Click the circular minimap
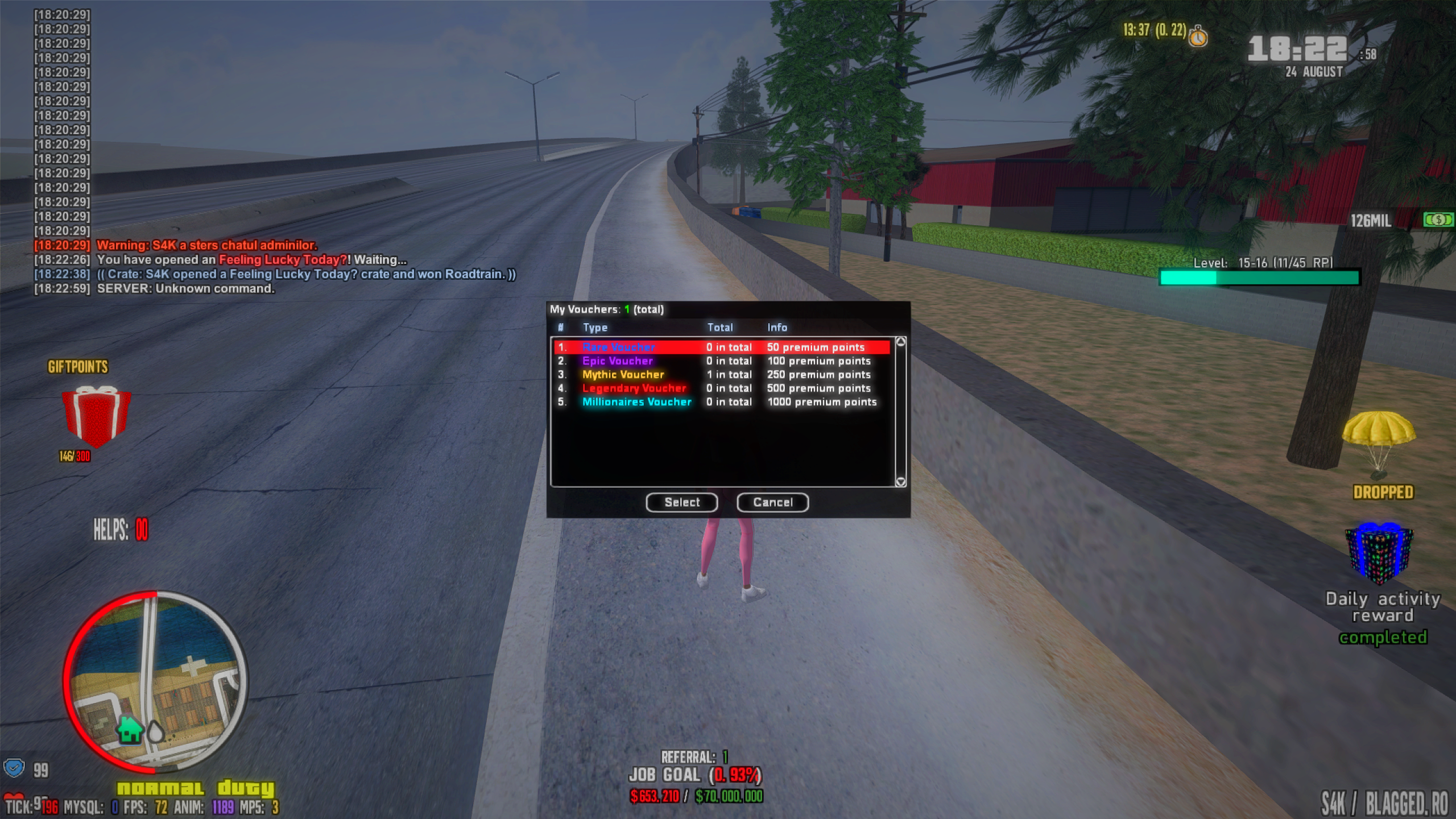The image size is (1456, 819). (x=155, y=681)
